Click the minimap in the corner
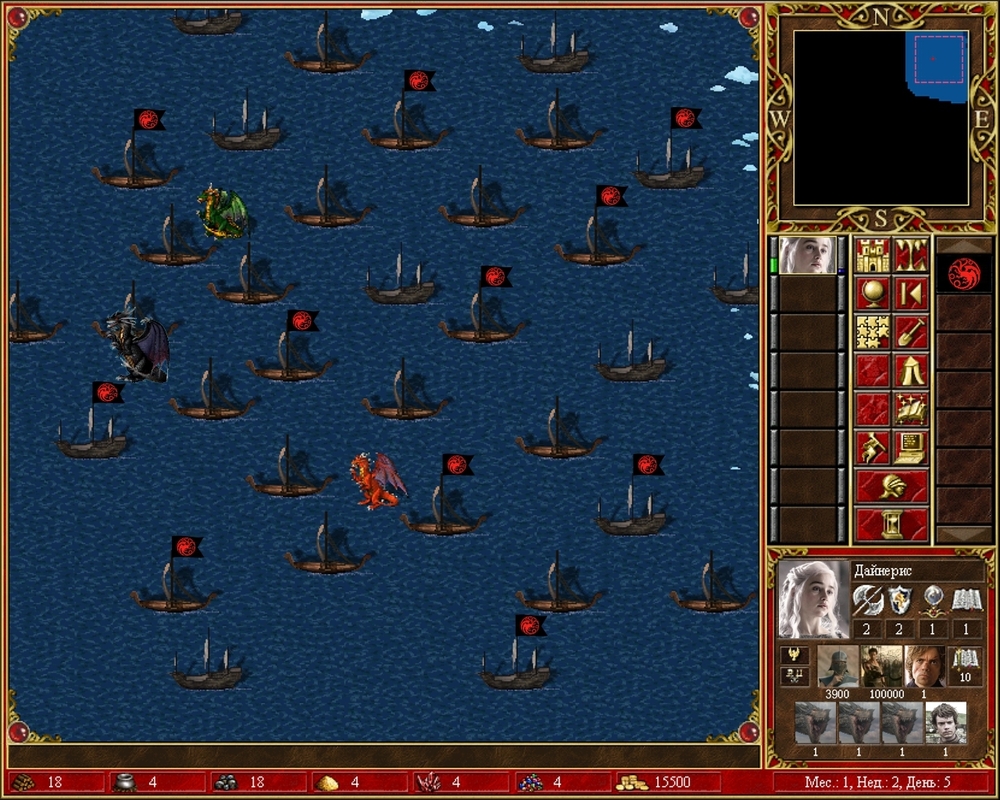The height and width of the screenshot is (800, 1000). pyautogui.click(x=880, y=117)
